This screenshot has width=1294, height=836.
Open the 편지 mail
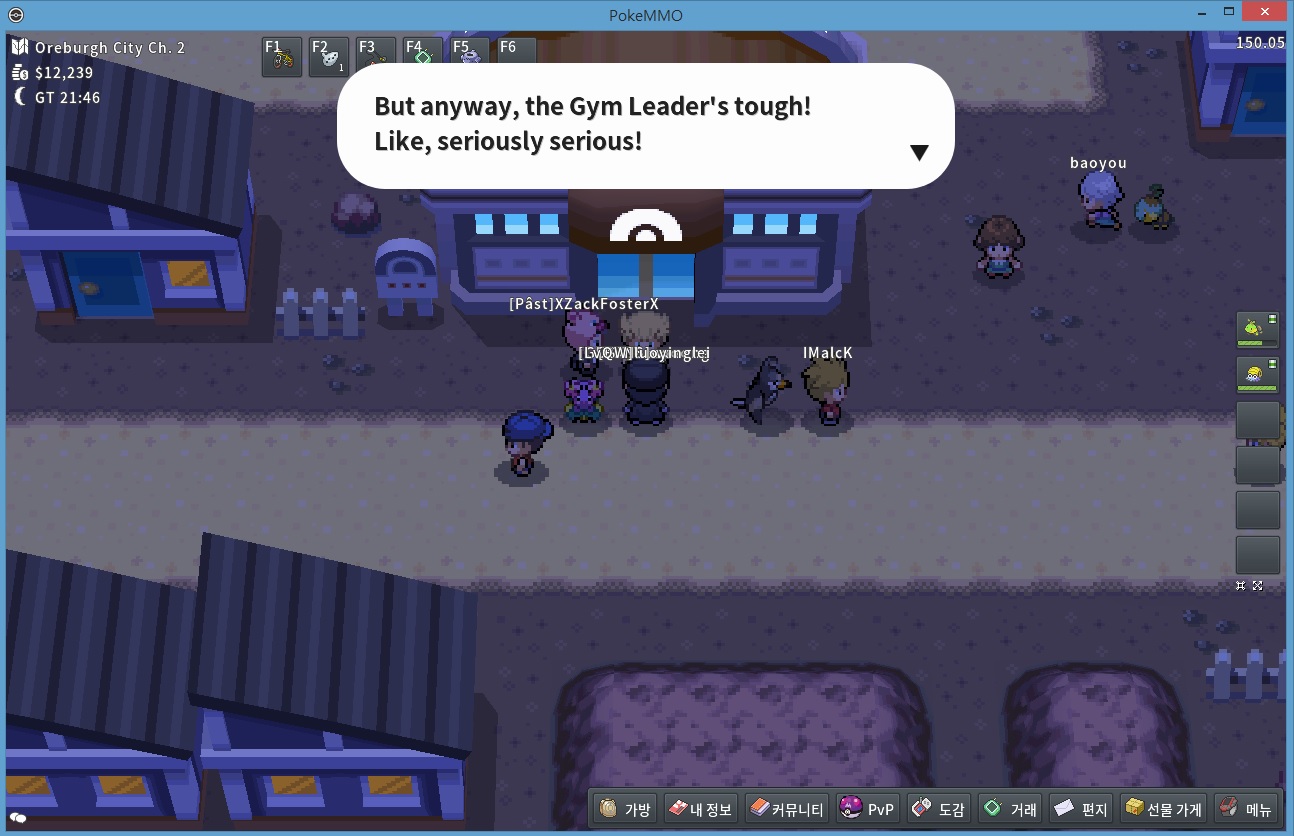tap(1081, 809)
